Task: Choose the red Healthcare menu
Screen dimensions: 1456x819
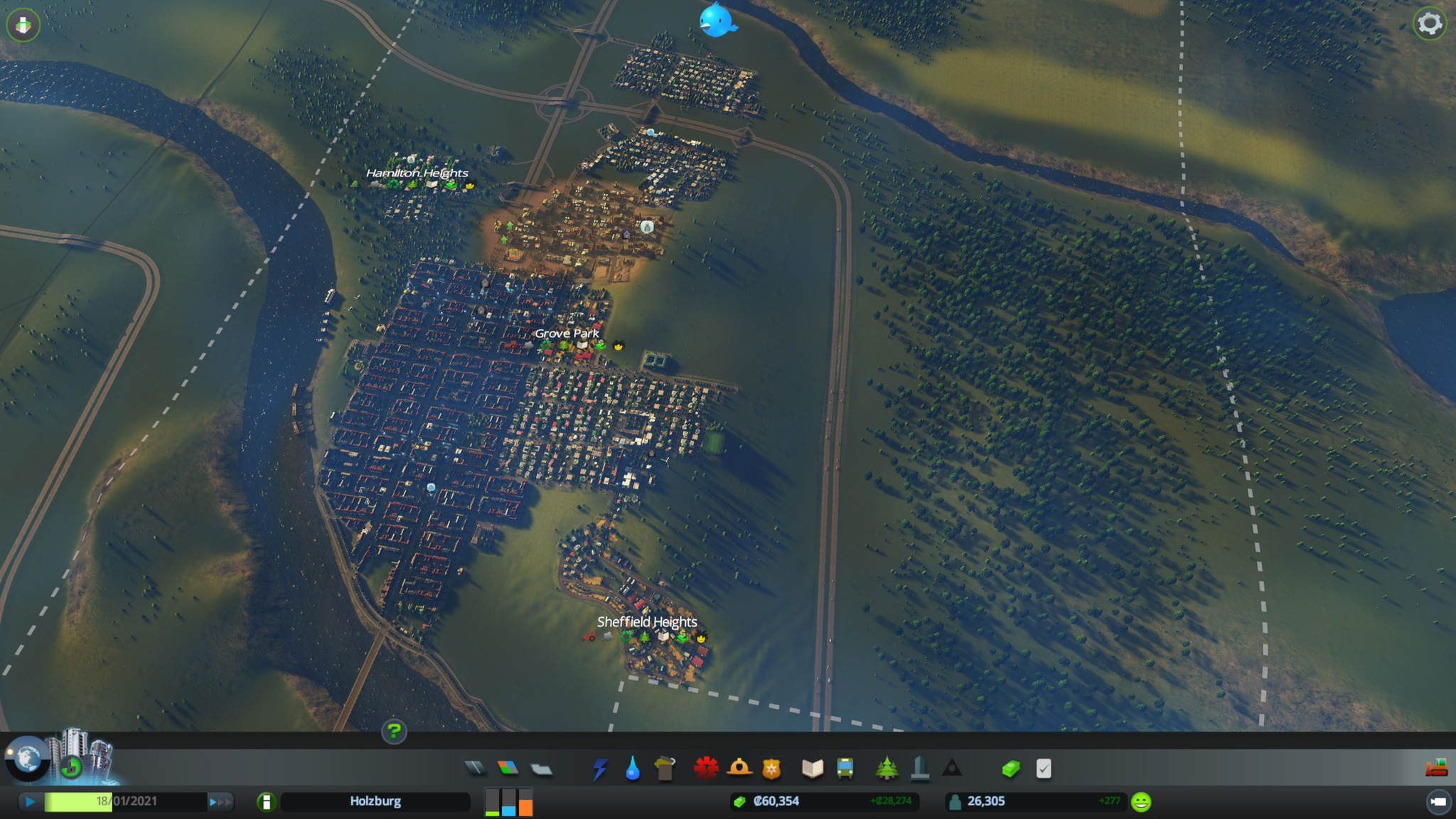Action: point(706,769)
